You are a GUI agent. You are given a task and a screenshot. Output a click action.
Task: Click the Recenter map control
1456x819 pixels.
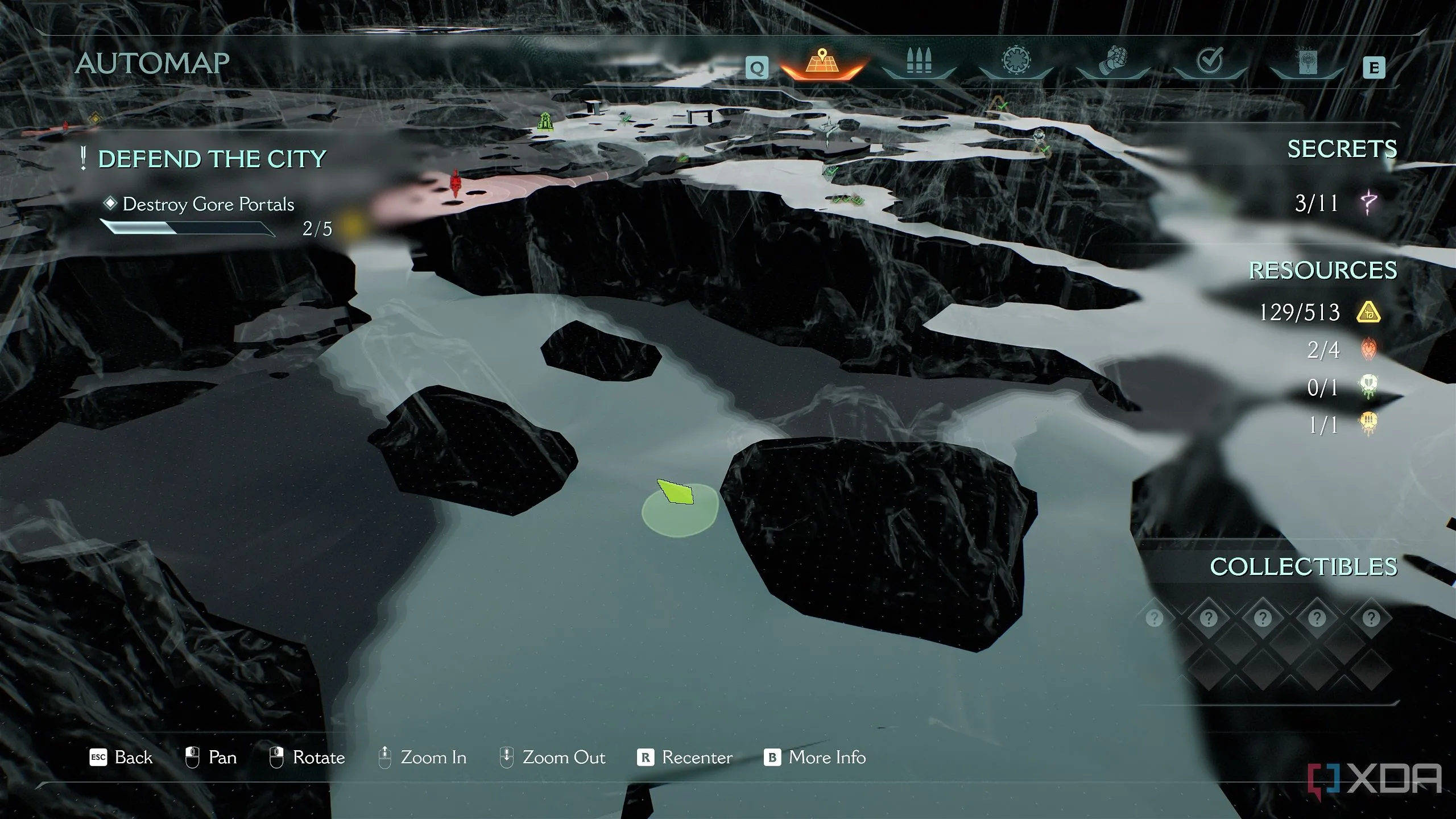click(685, 758)
